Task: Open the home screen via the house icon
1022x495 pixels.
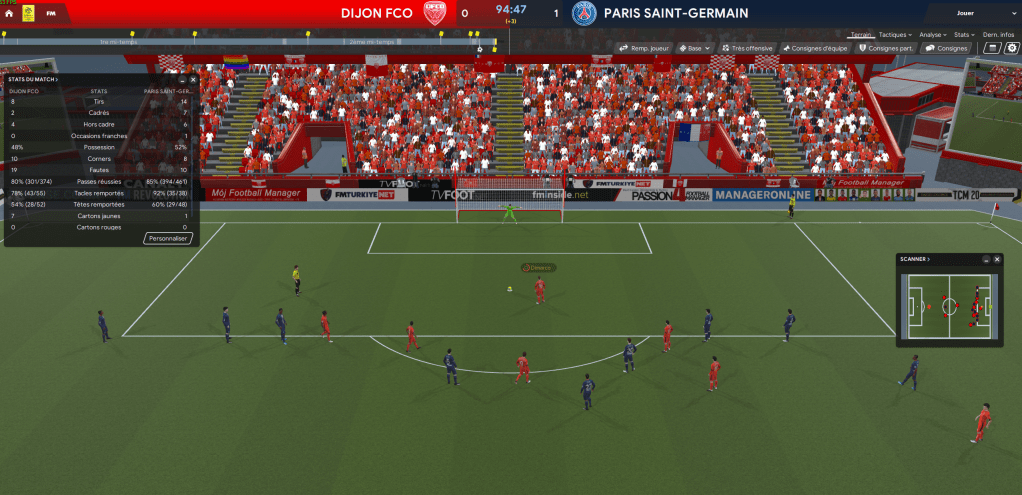Action: 9,14
